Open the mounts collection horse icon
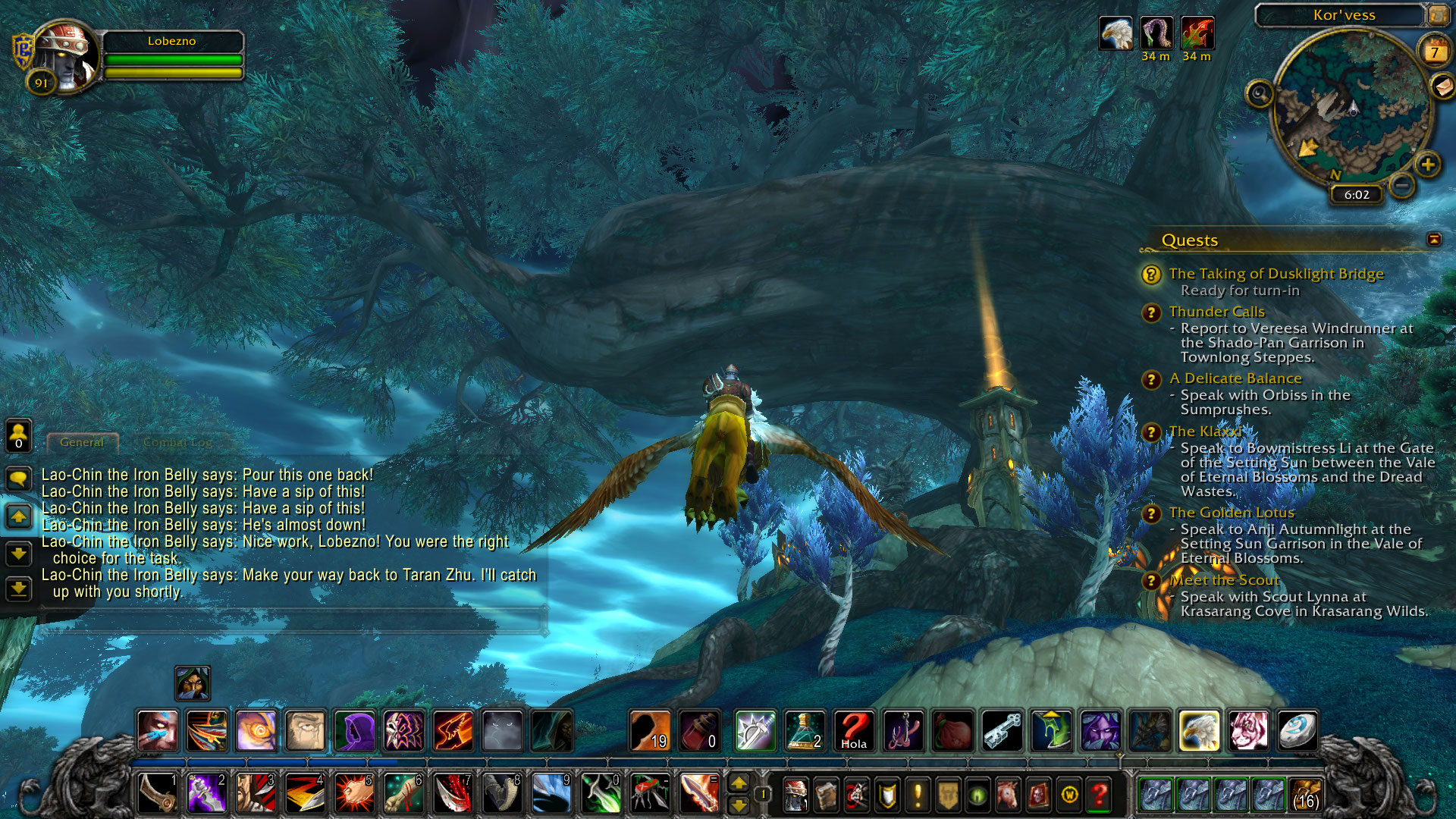 click(1008, 795)
